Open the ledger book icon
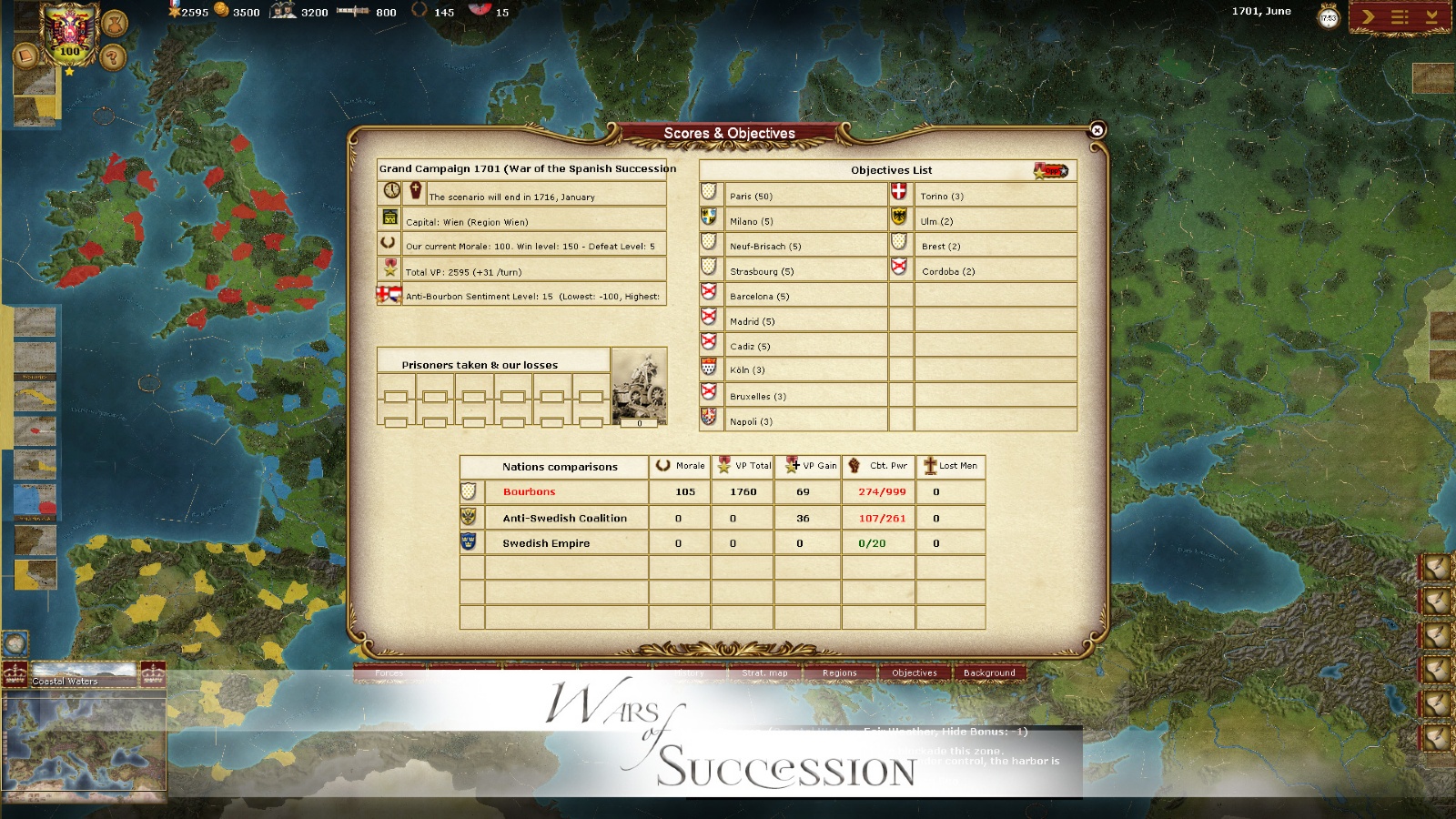 coord(25,56)
